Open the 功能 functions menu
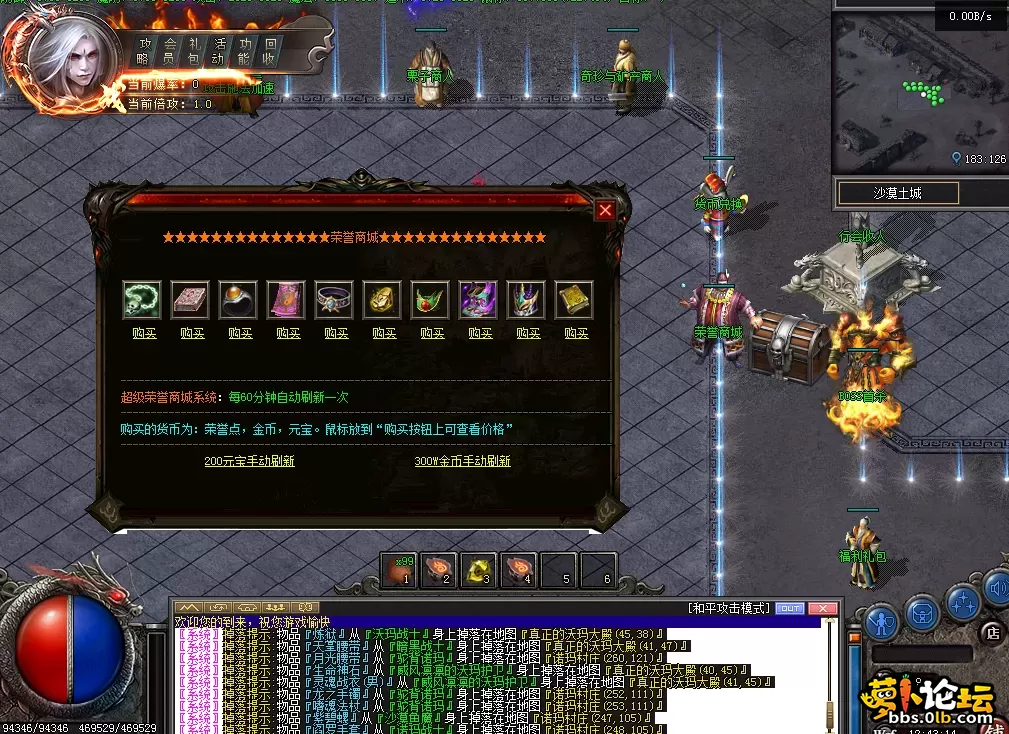This screenshot has height=734, width=1009. (x=245, y=50)
